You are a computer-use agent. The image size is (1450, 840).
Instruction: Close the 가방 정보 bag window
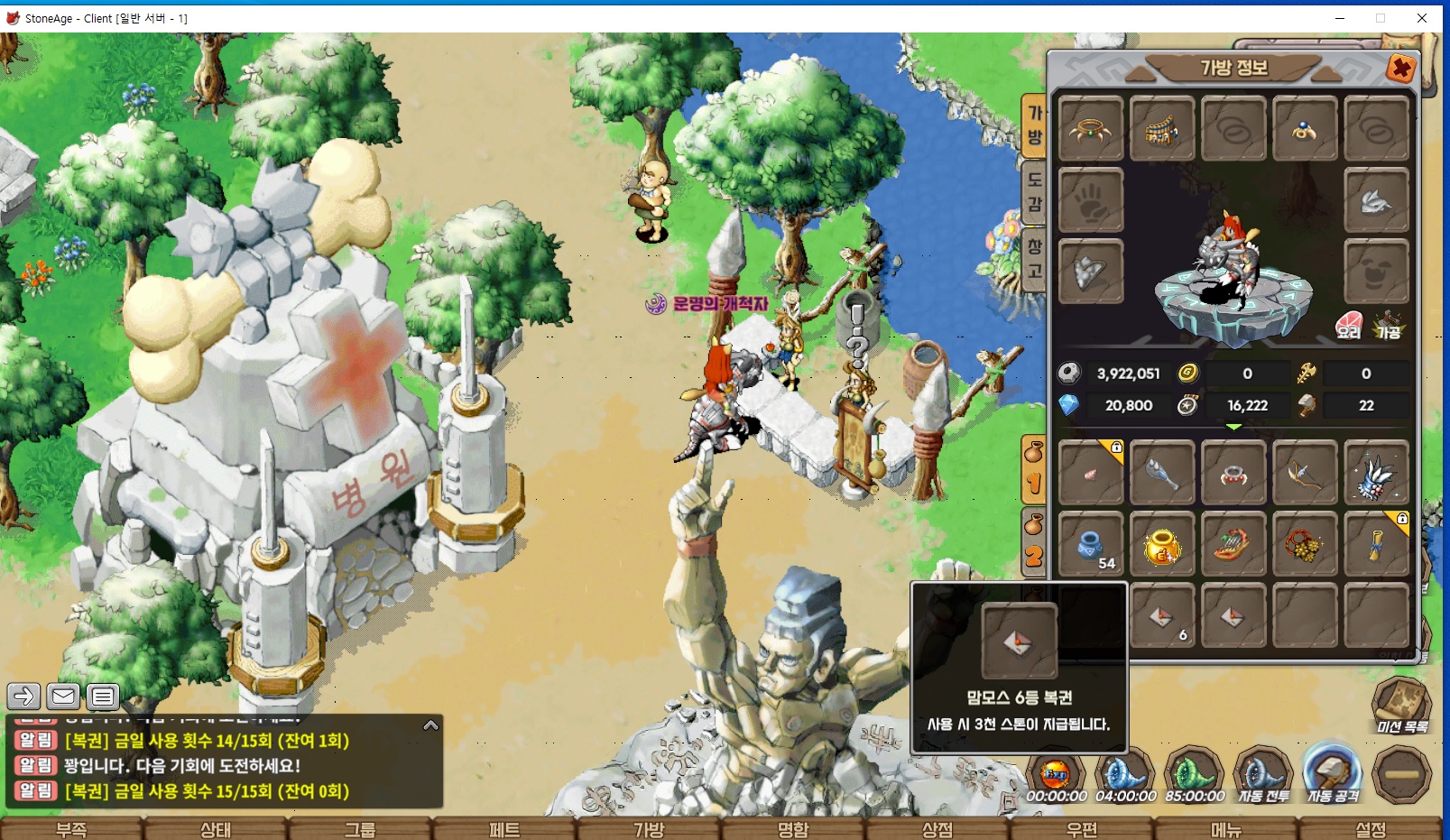coord(1400,69)
